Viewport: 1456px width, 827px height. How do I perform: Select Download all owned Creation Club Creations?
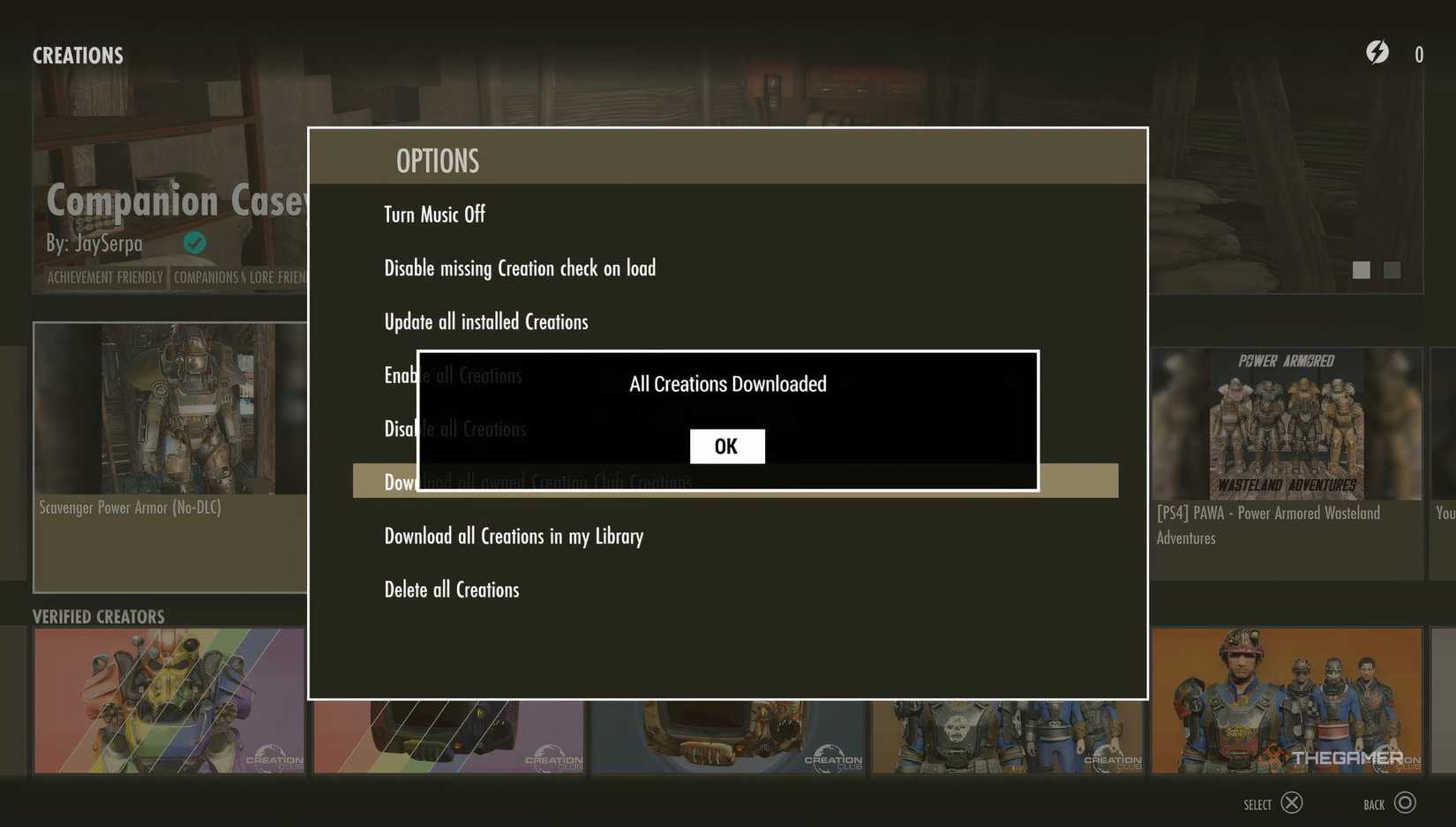tap(538, 482)
